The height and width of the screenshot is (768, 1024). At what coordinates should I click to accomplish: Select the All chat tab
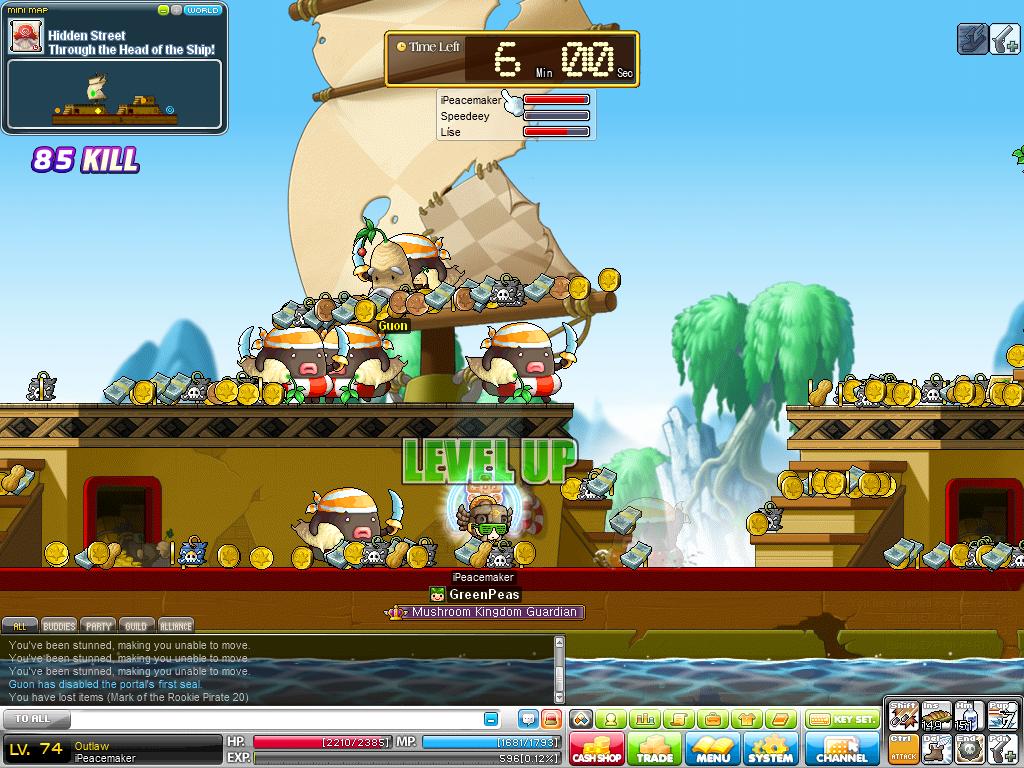(19, 626)
